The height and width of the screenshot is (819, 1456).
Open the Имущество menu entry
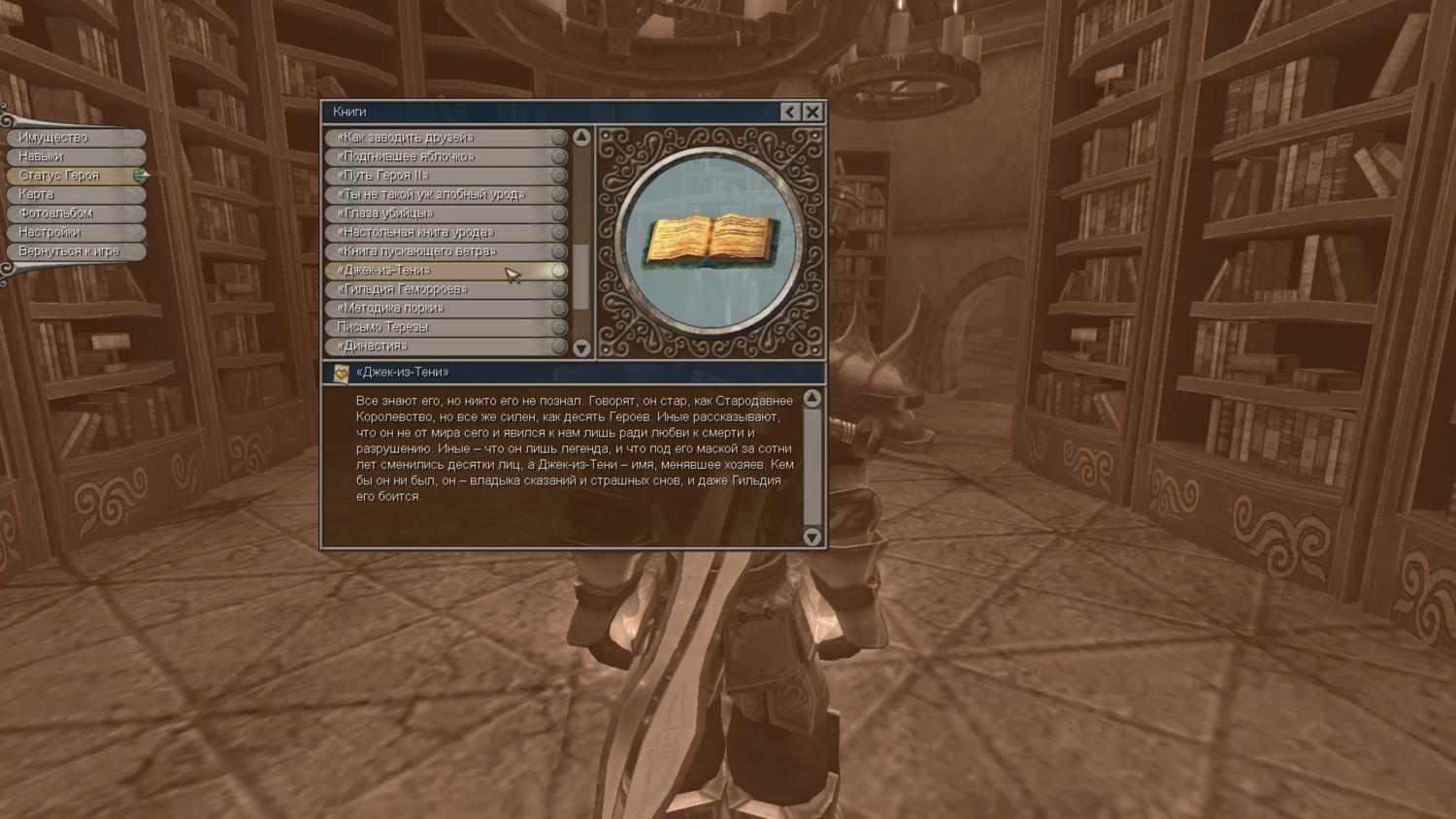[76, 138]
